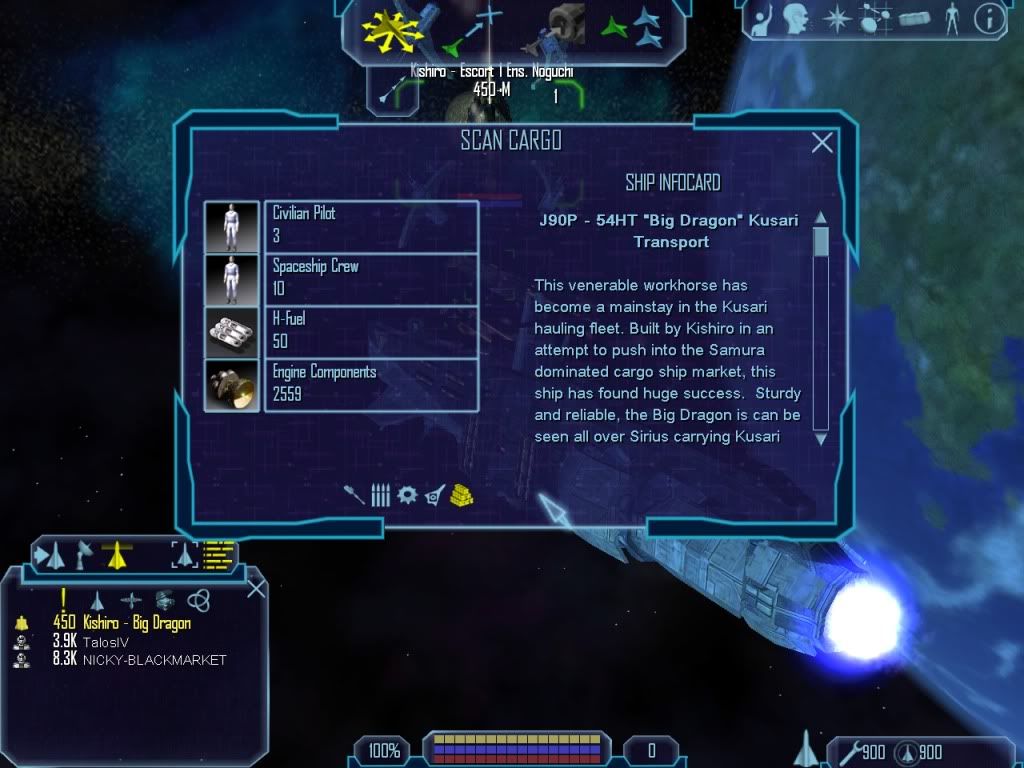
Task: Open the star navigation map icon
Action: point(835,17)
